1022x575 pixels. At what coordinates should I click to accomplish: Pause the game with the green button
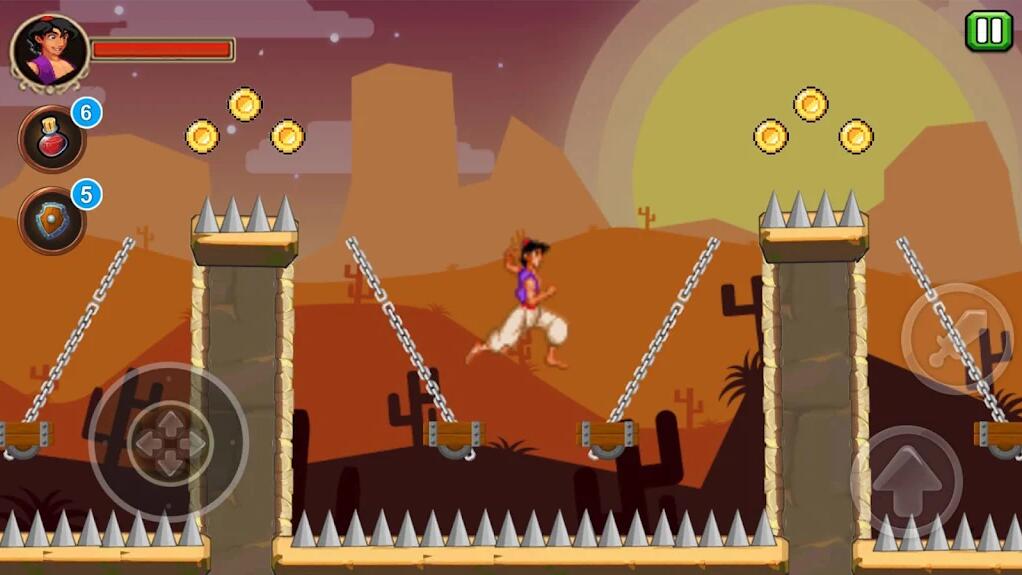(988, 31)
